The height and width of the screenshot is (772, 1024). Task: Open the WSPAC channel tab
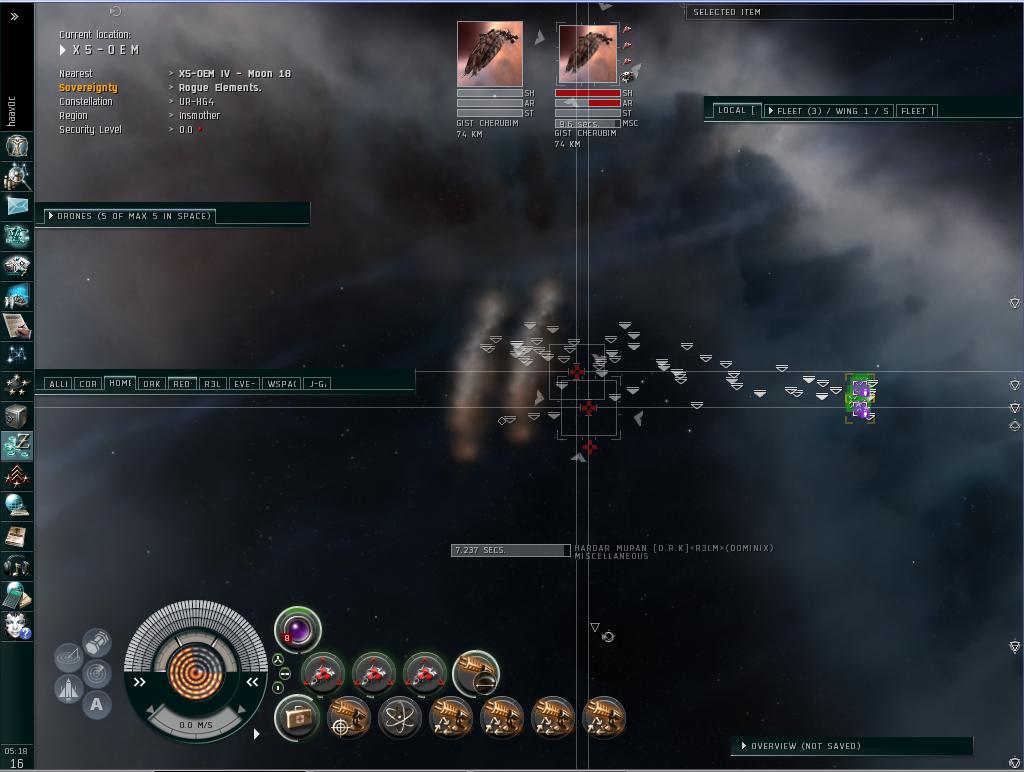[x=282, y=384]
